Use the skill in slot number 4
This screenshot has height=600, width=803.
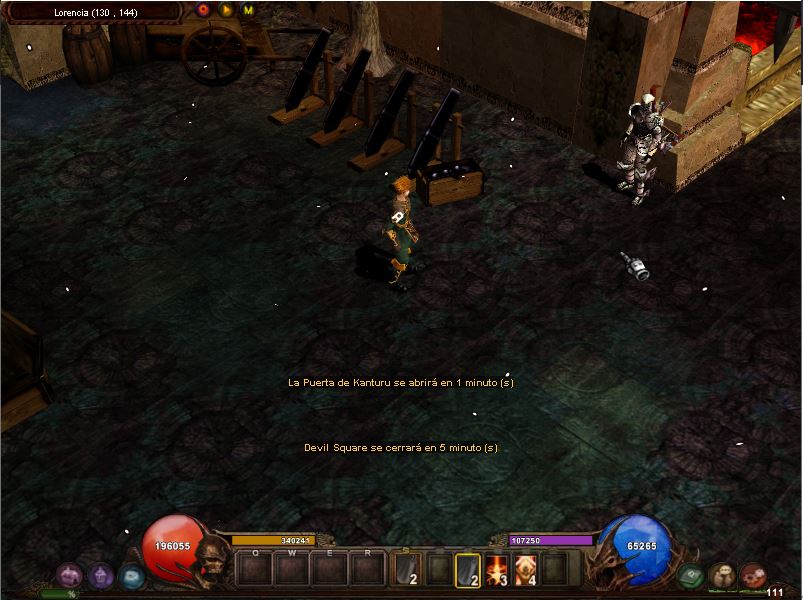(x=526, y=570)
